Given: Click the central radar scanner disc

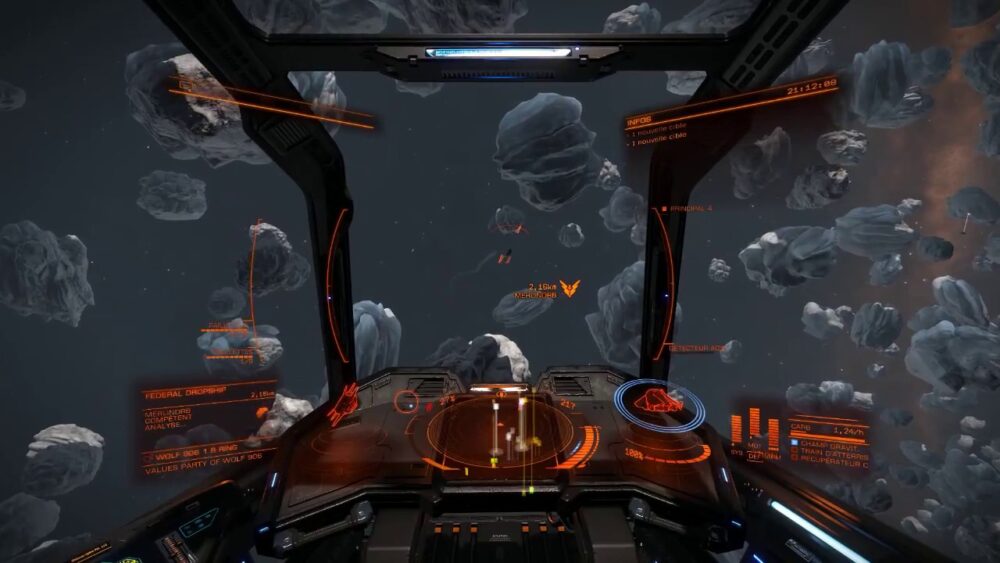Looking at the screenshot, I should click(x=500, y=432).
